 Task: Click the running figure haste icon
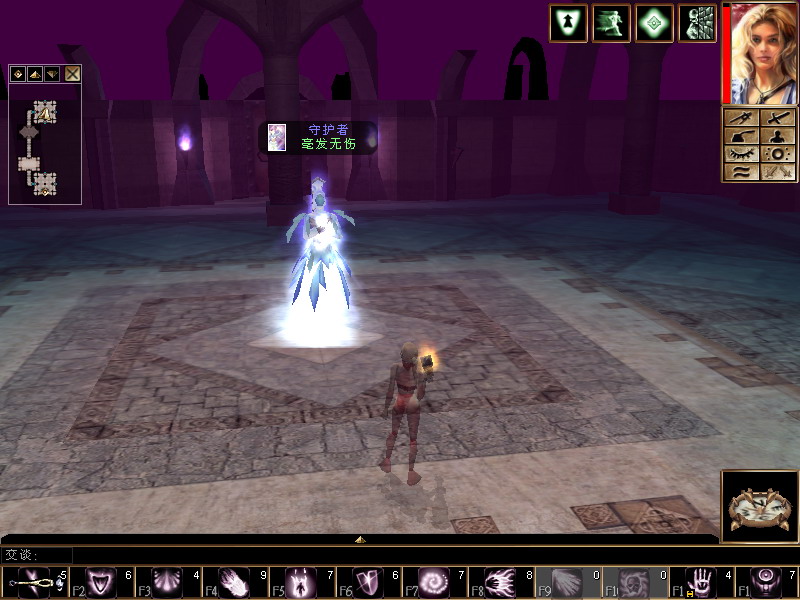point(611,24)
